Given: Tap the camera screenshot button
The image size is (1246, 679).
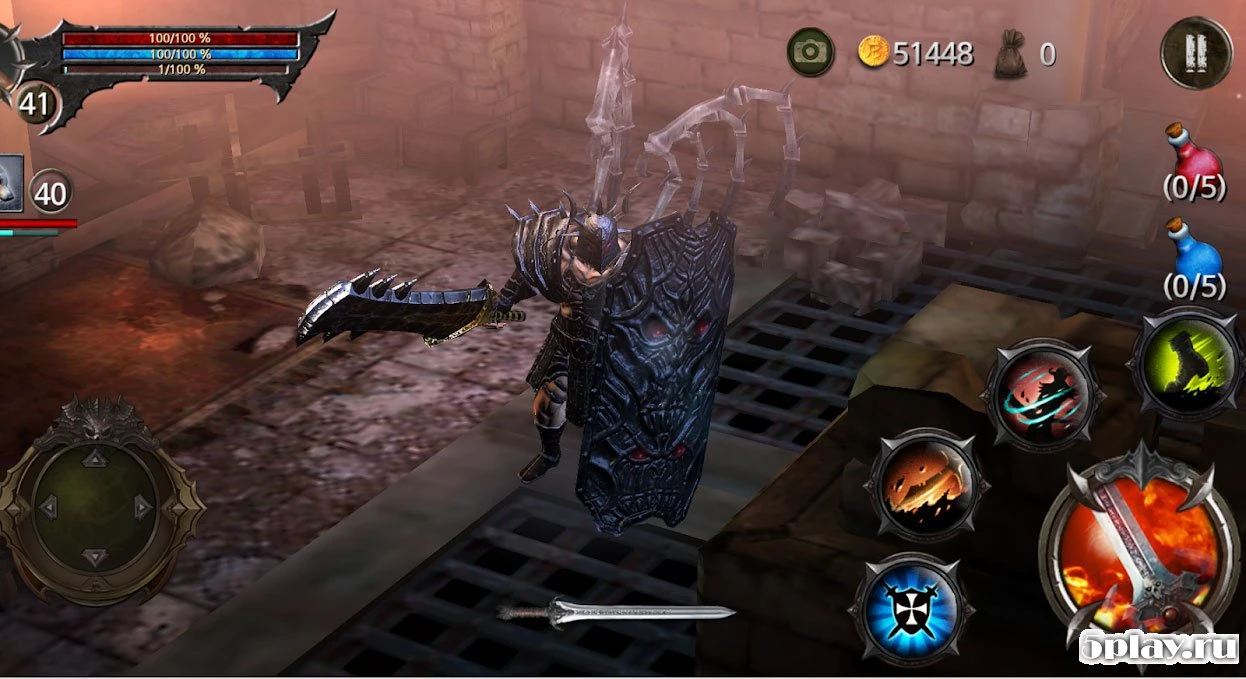Looking at the screenshot, I should 811,52.
